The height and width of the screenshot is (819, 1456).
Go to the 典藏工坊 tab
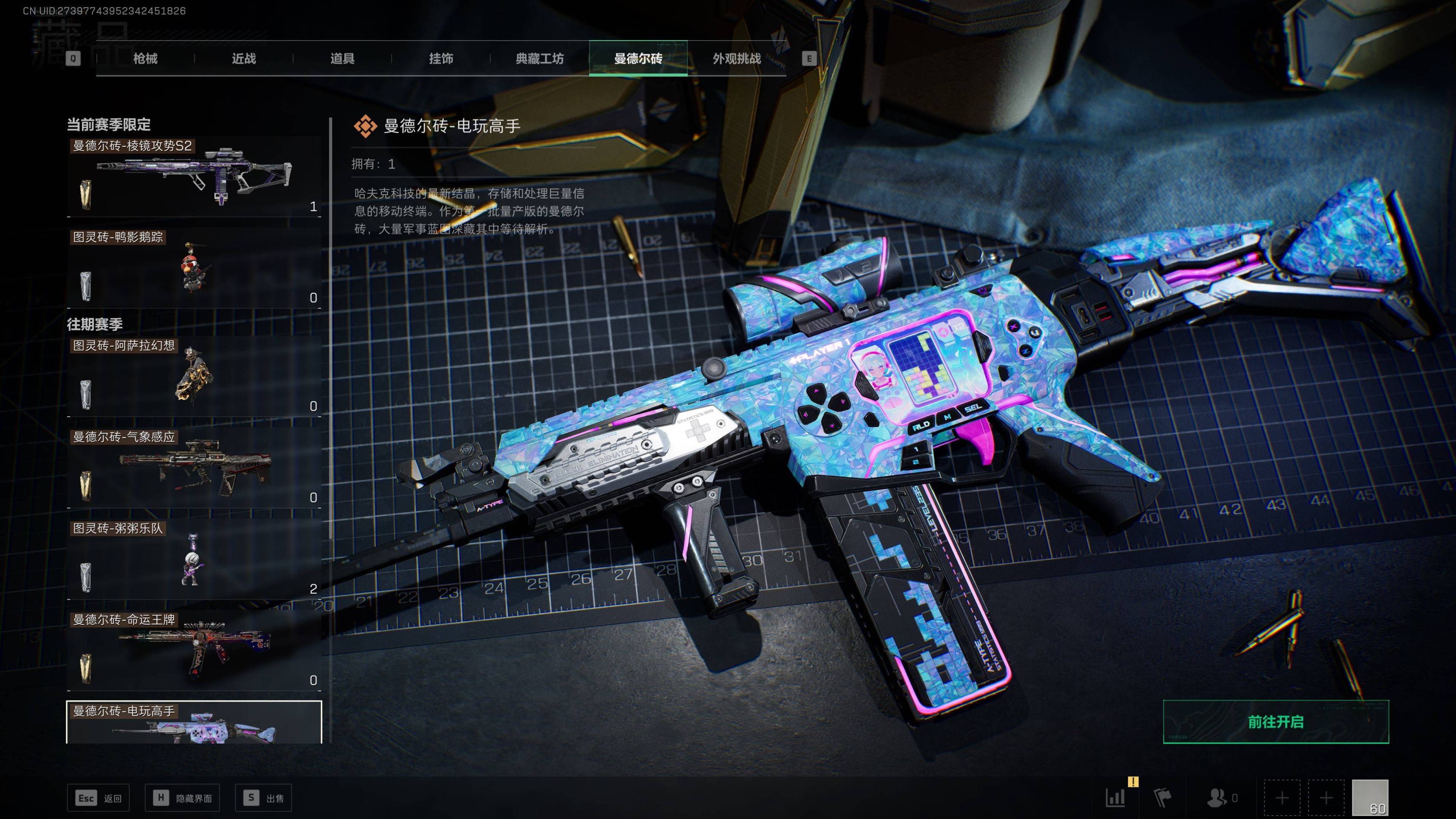pos(539,59)
